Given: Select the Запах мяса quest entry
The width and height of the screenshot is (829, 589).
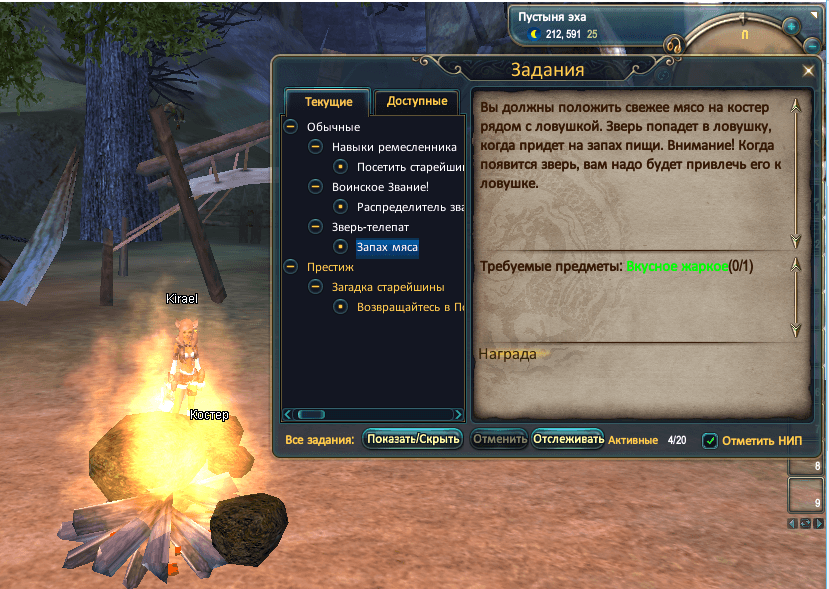Looking at the screenshot, I should (387, 246).
